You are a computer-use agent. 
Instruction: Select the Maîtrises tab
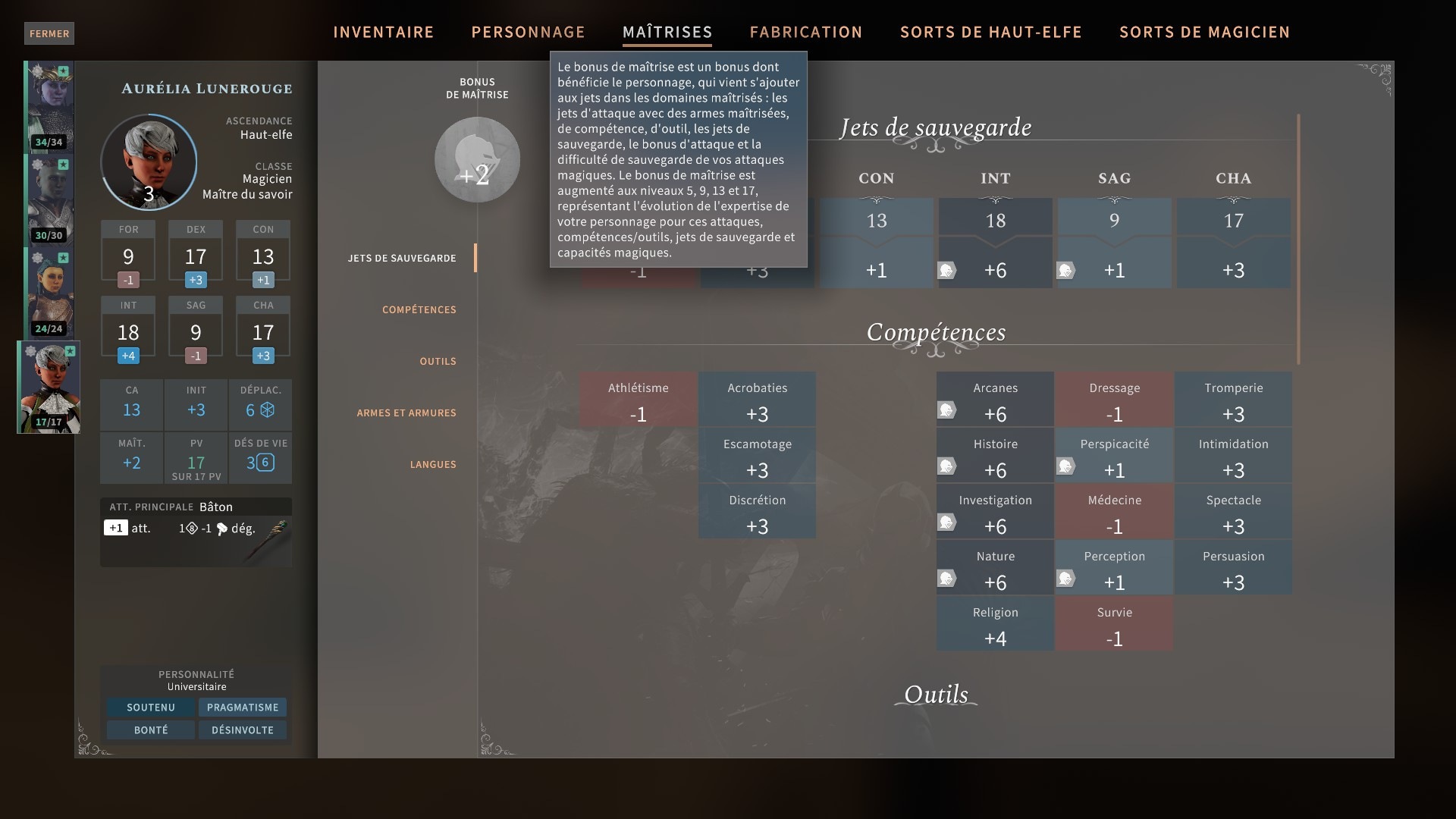pyautogui.click(x=667, y=32)
